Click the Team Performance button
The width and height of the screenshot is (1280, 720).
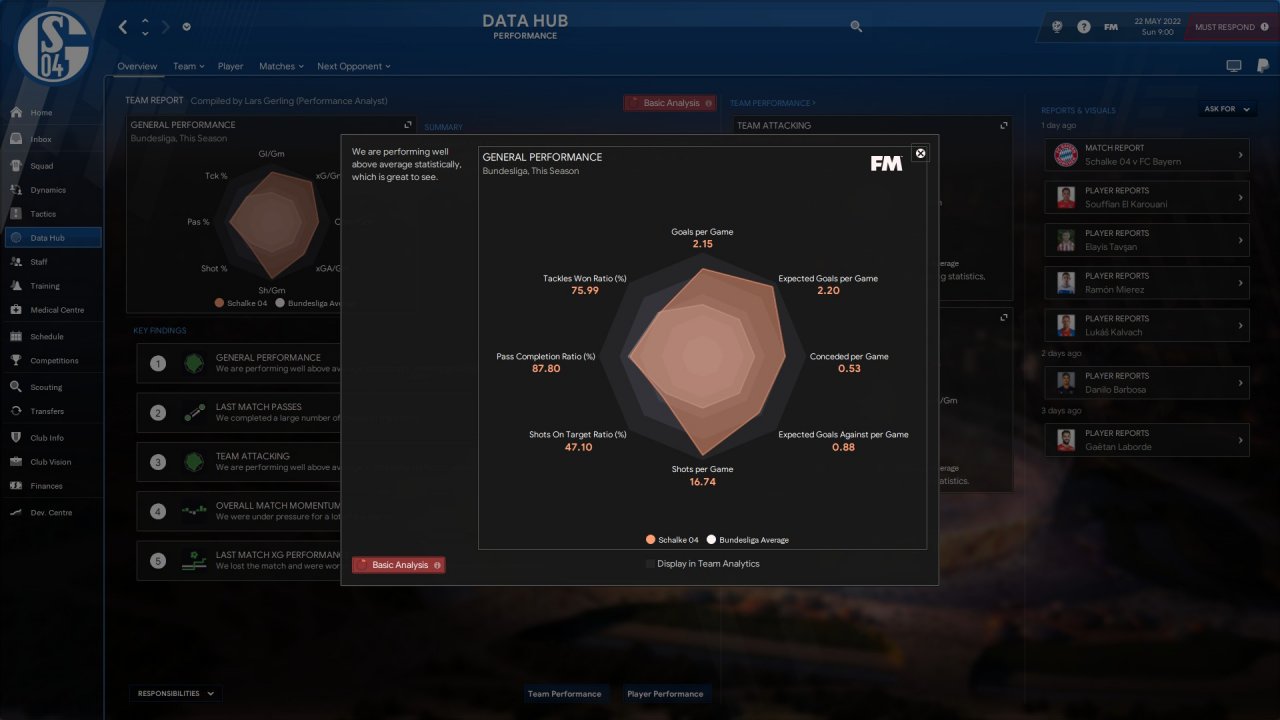click(565, 694)
